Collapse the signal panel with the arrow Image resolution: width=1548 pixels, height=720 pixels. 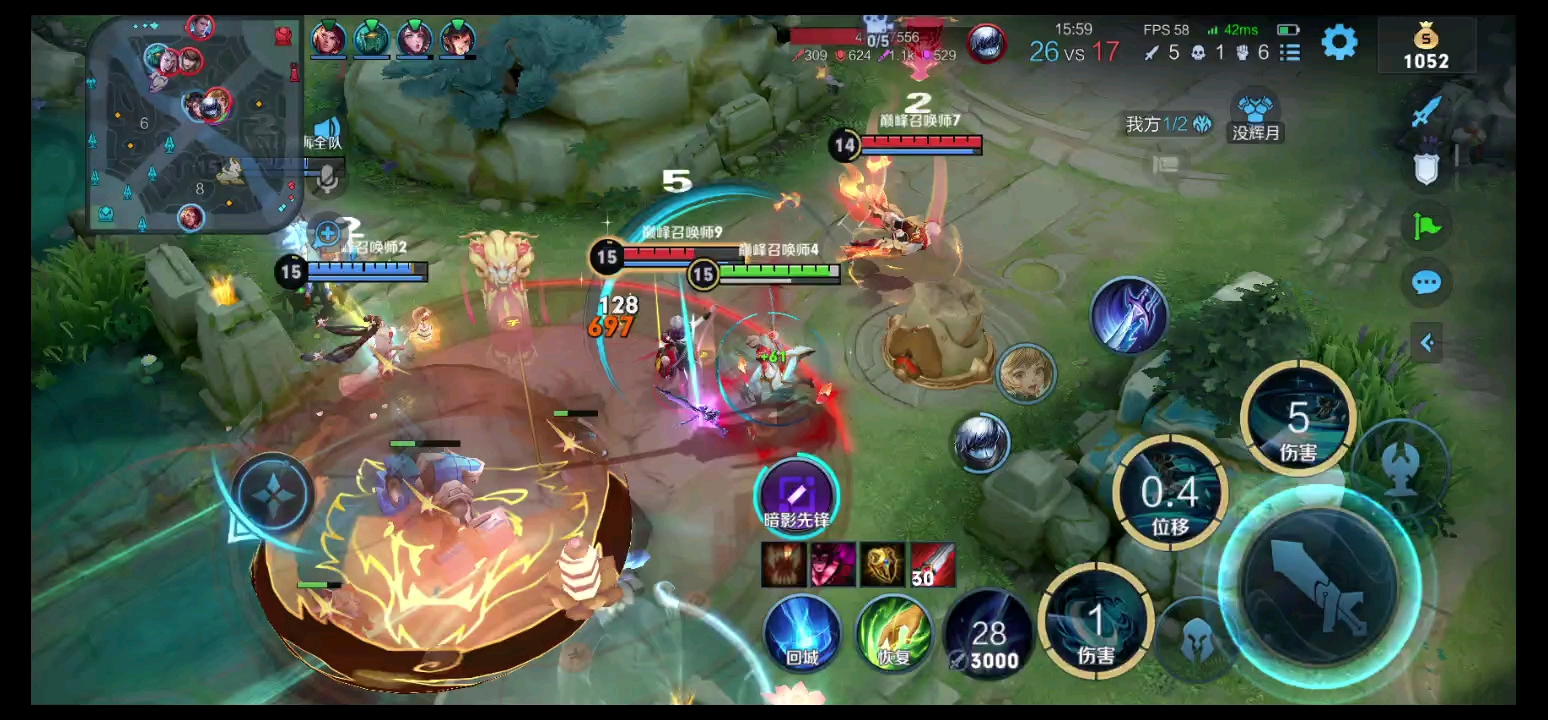pyautogui.click(x=1427, y=343)
